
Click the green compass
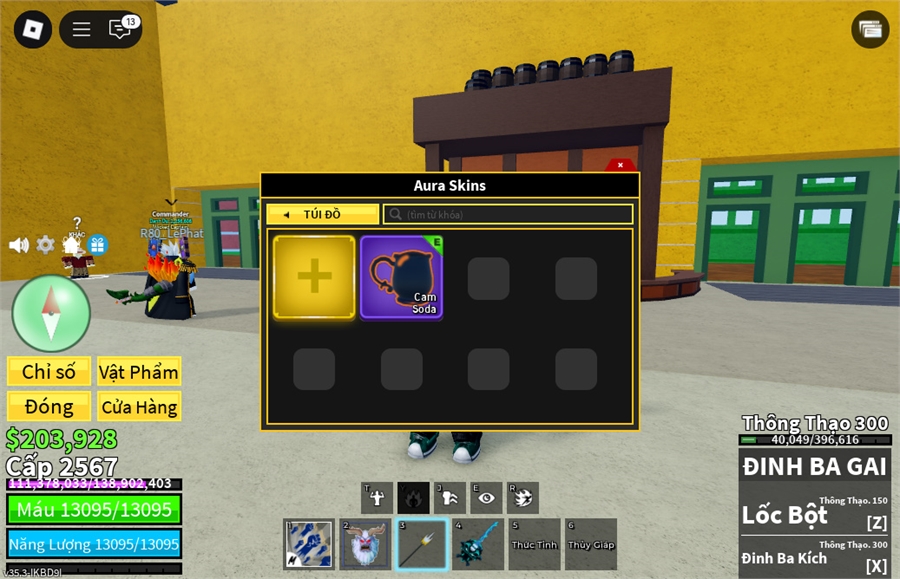tap(51, 313)
